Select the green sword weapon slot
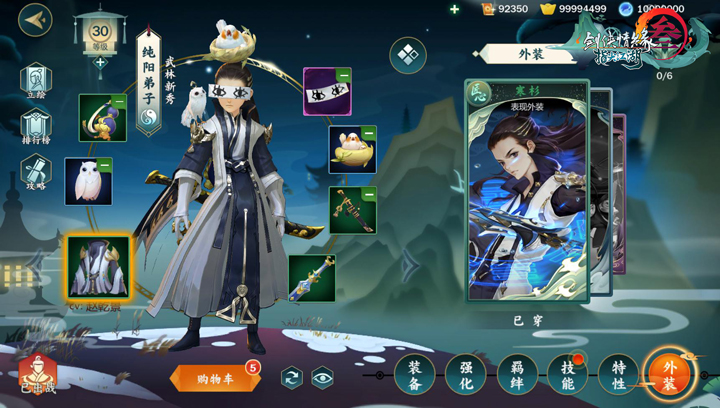Screen dimensions: 720x408 click(312, 278)
